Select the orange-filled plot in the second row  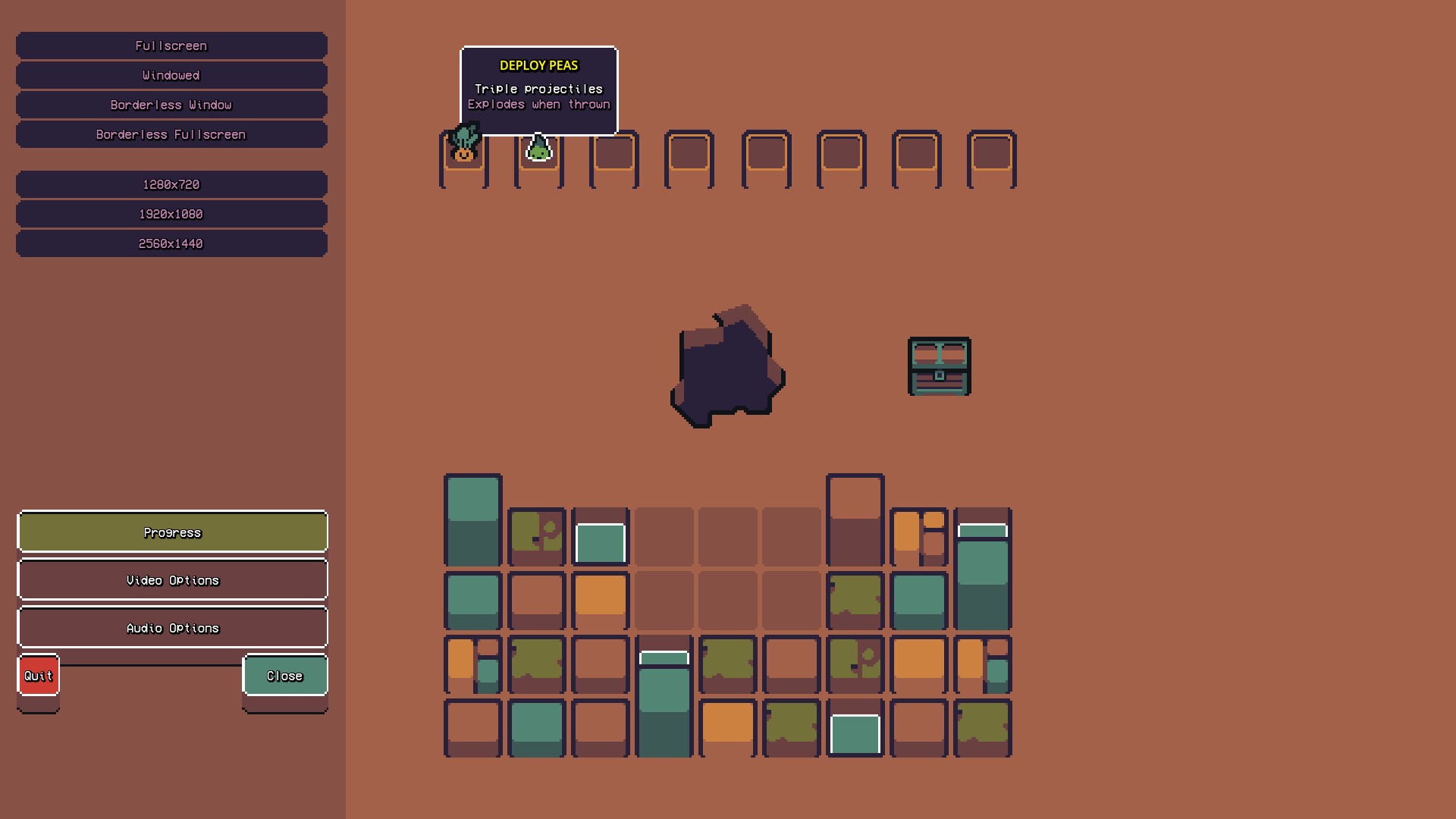600,600
